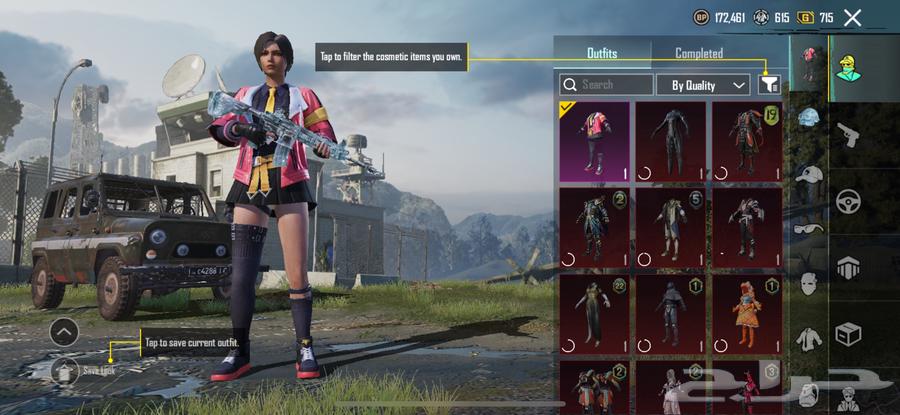This screenshot has height=415, width=900.
Task: Close the inventory with the X button
Action: tap(852, 17)
